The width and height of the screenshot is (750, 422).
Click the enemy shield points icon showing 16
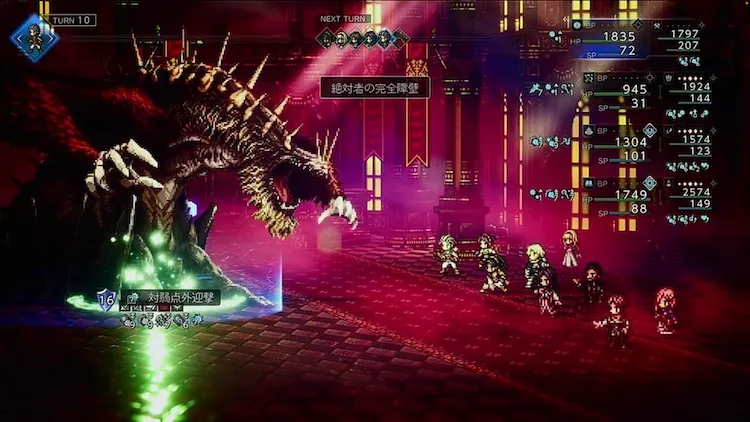point(105,298)
